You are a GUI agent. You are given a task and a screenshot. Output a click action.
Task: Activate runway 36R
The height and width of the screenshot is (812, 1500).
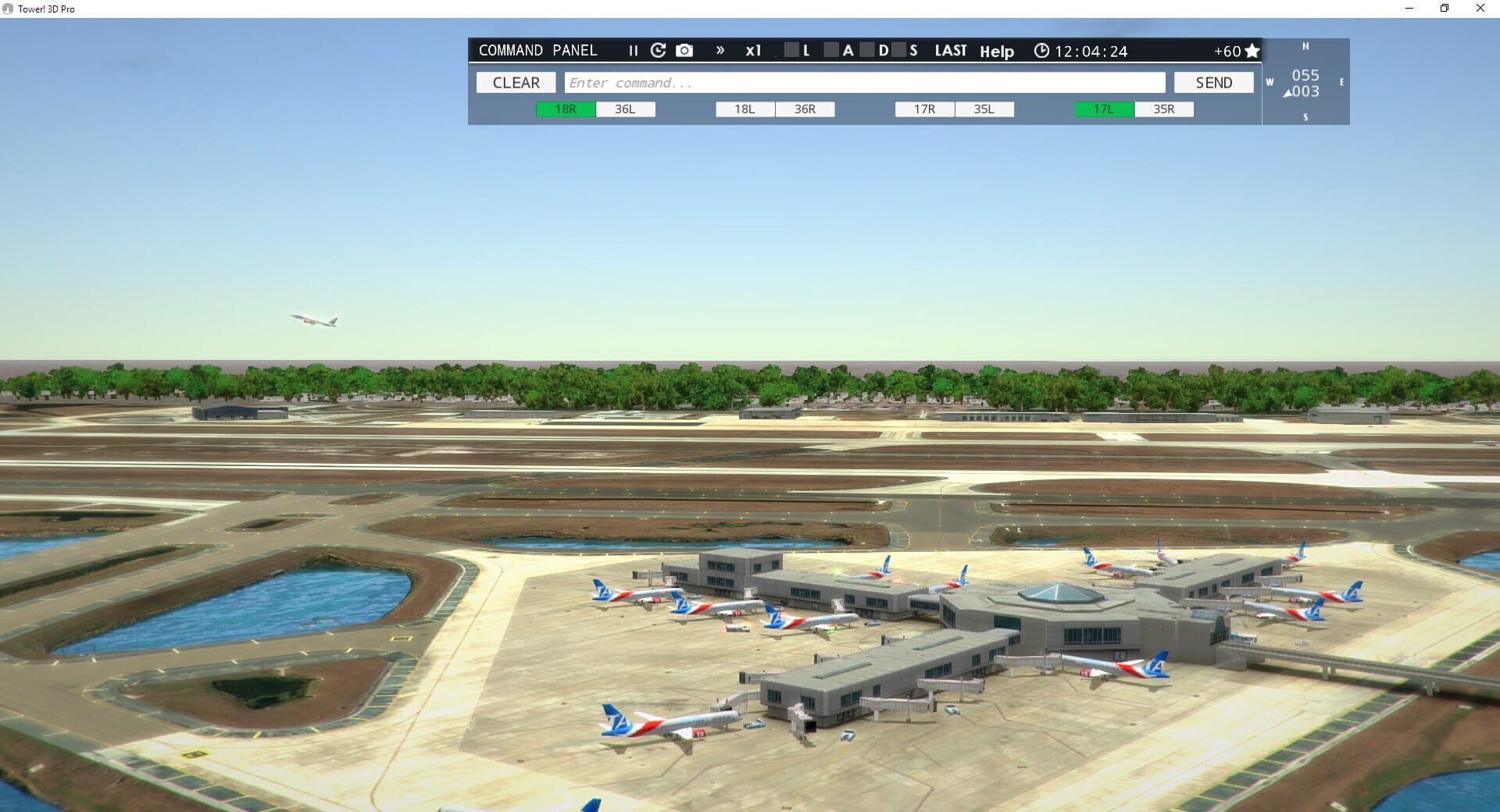pyautogui.click(x=805, y=109)
